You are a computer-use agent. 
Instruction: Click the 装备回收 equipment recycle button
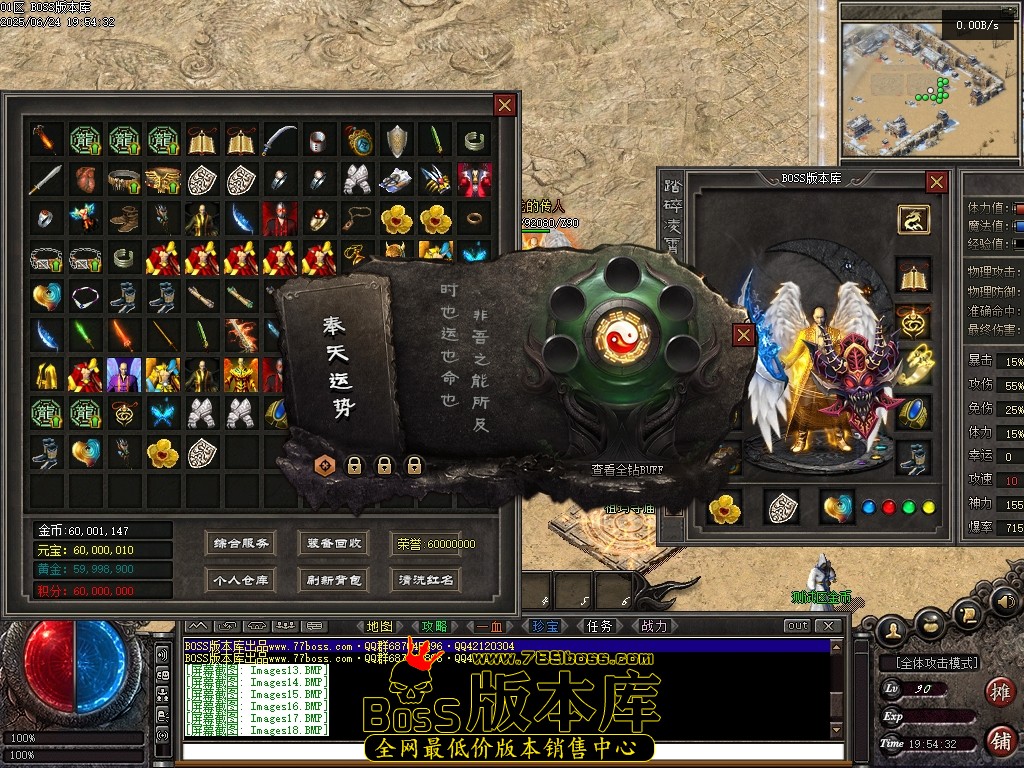point(334,544)
